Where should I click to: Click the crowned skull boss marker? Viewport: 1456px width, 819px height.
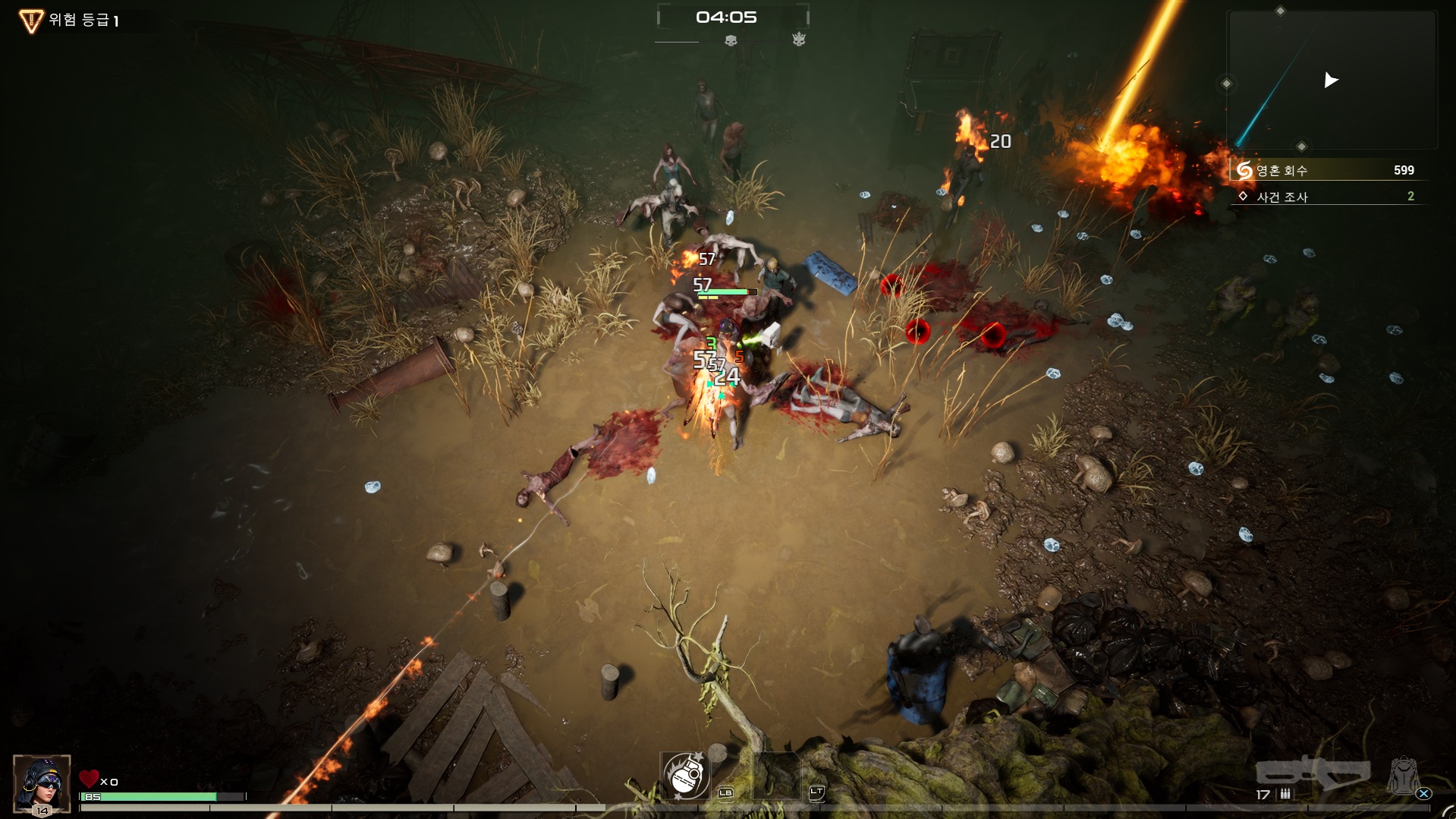point(799,39)
